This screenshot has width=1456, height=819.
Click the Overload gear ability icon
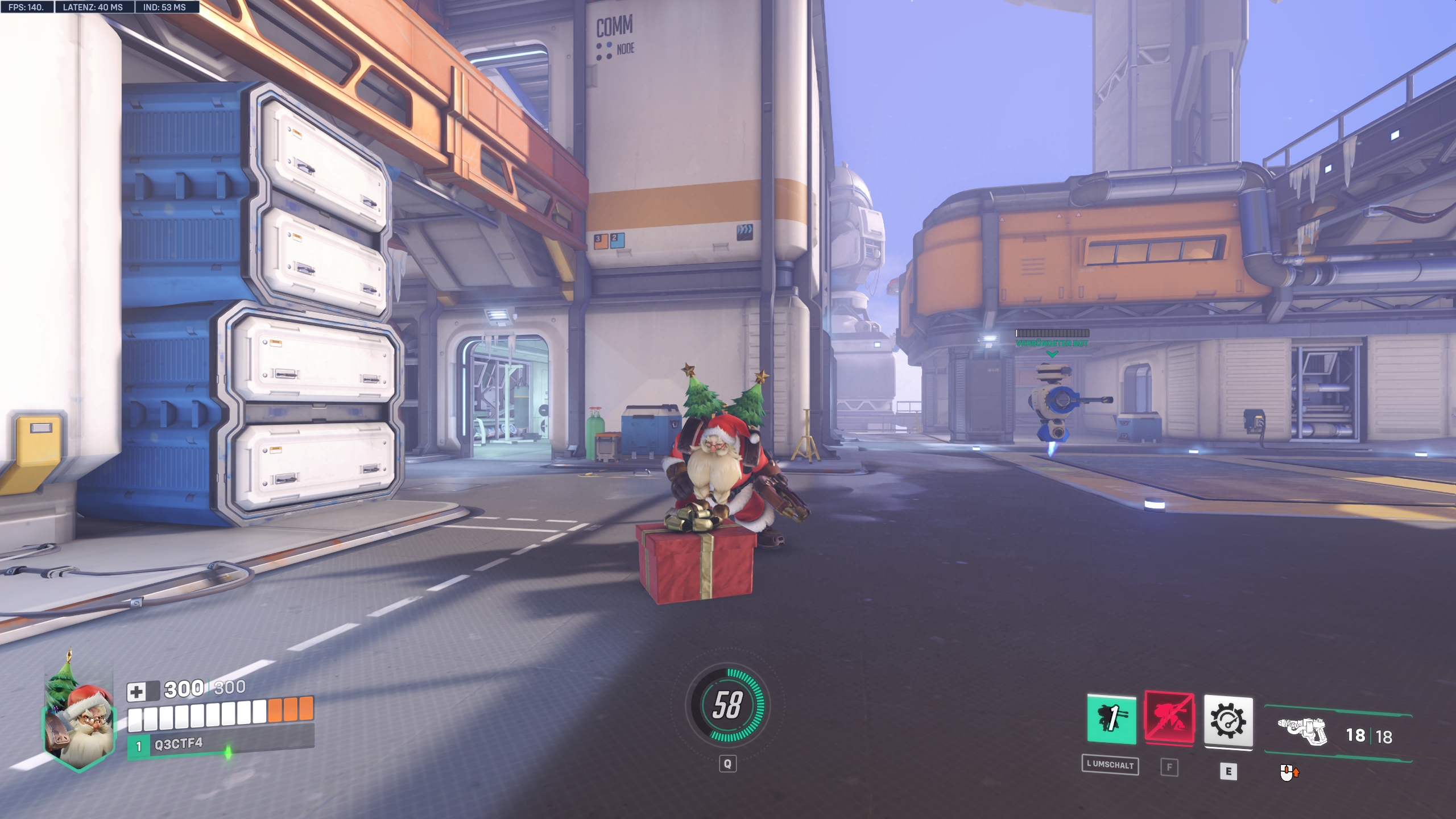[1229, 721]
